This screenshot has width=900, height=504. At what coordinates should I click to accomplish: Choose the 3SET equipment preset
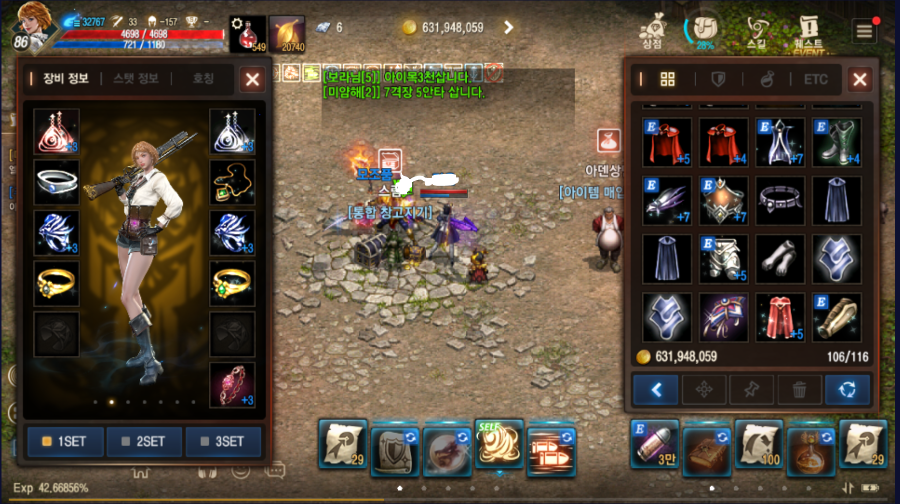click(223, 441)
